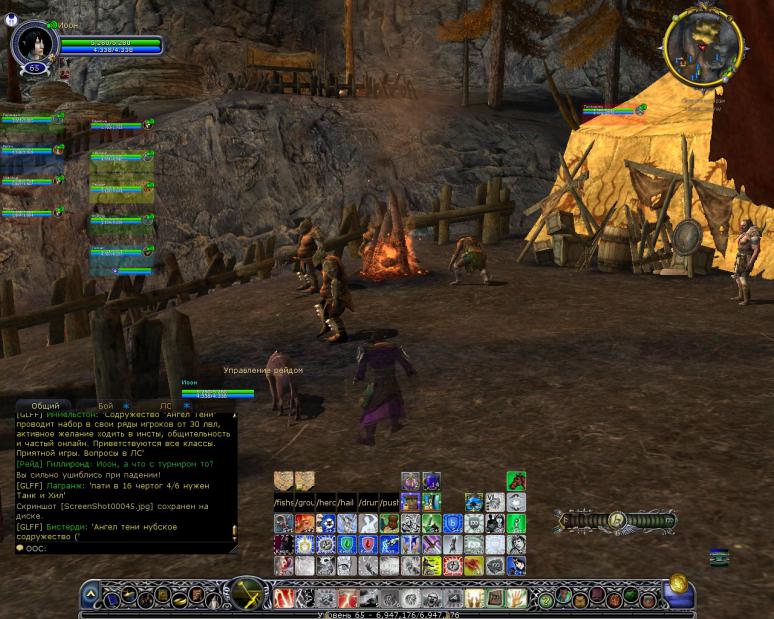This screenshot has width=774, height=619.
Task: Click the central sword and bow emblem
Action: point(246,594)
